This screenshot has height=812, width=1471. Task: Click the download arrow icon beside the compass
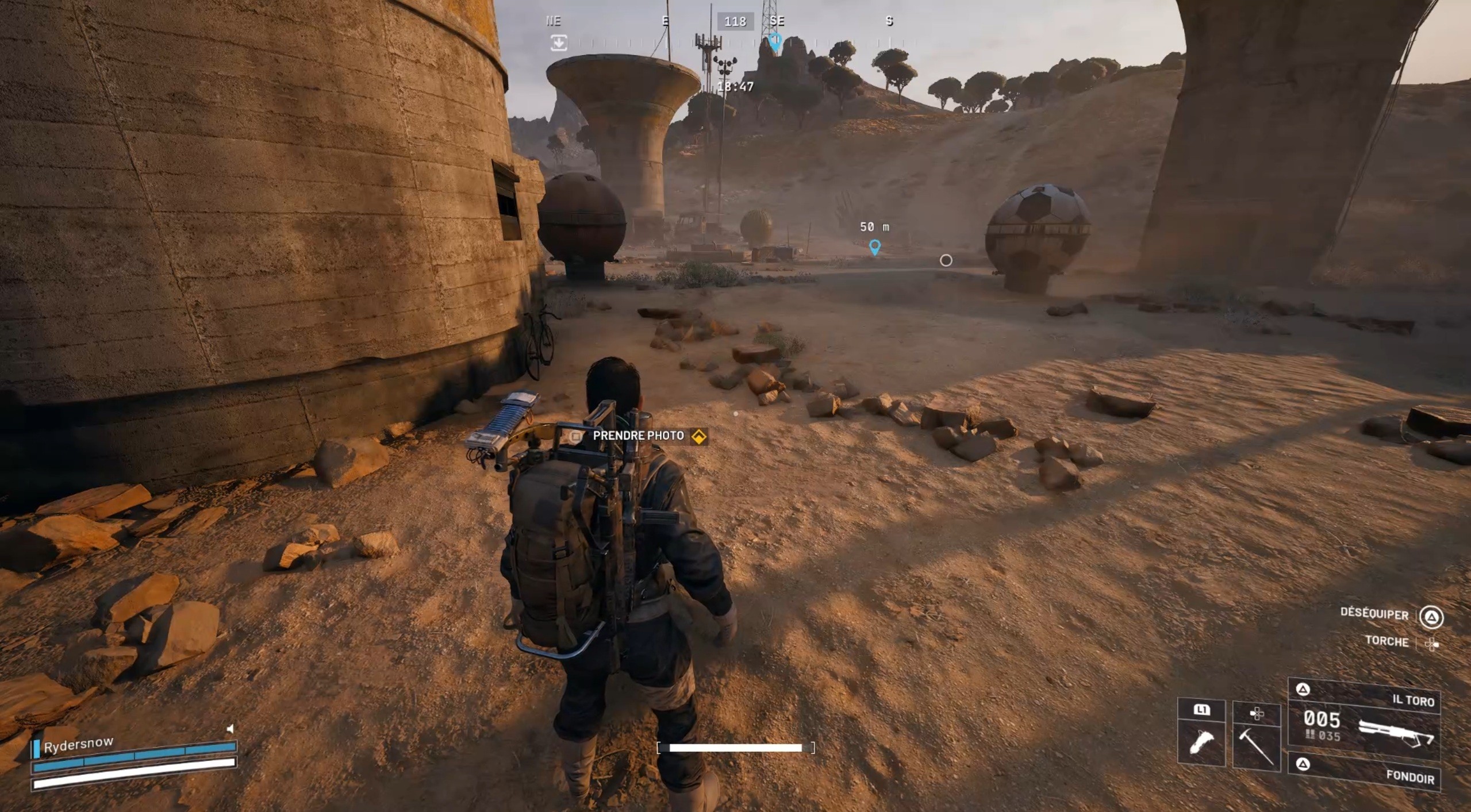click(x=558, y=43)
